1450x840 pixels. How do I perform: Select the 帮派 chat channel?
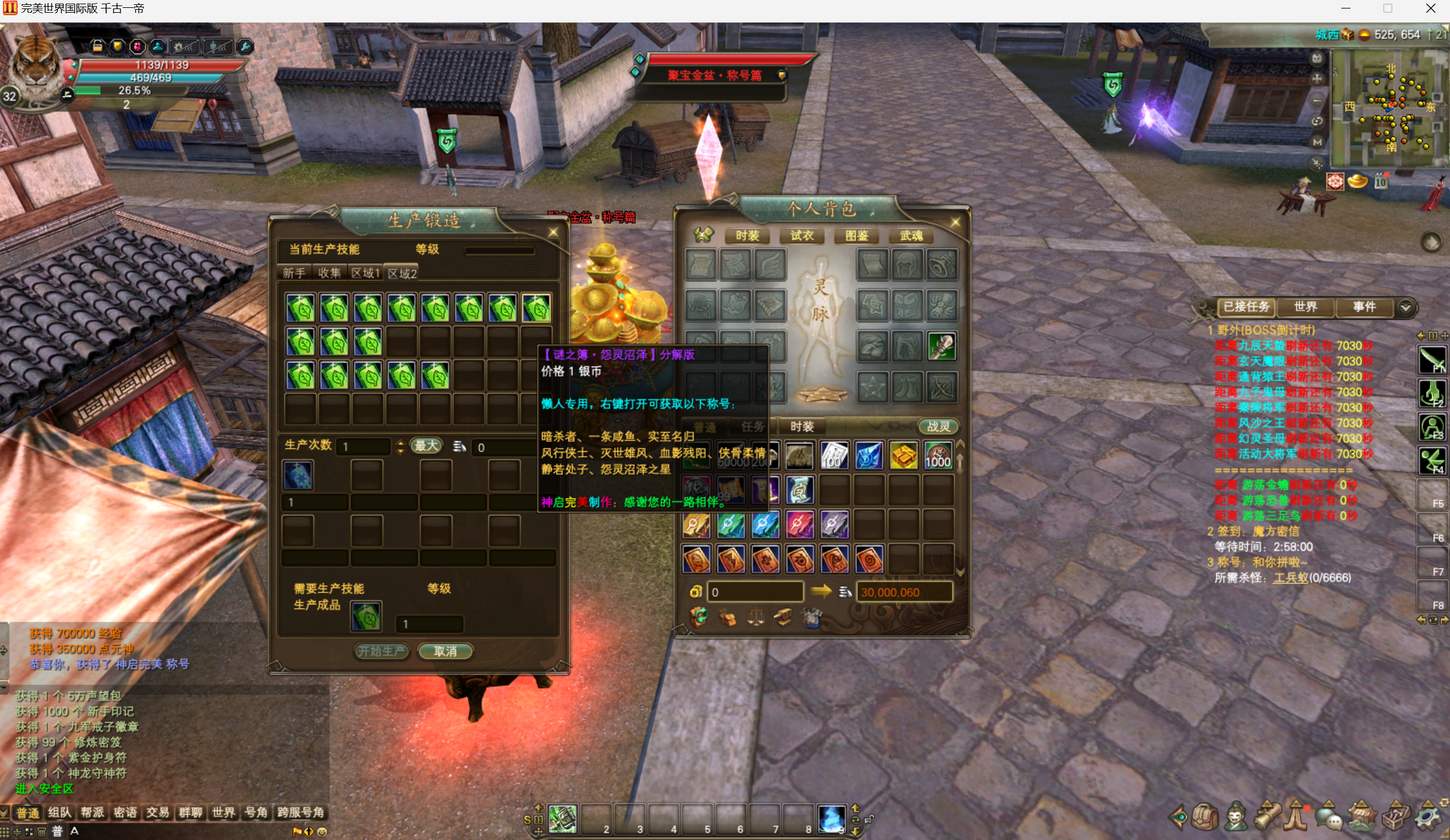tap(92, 812)
